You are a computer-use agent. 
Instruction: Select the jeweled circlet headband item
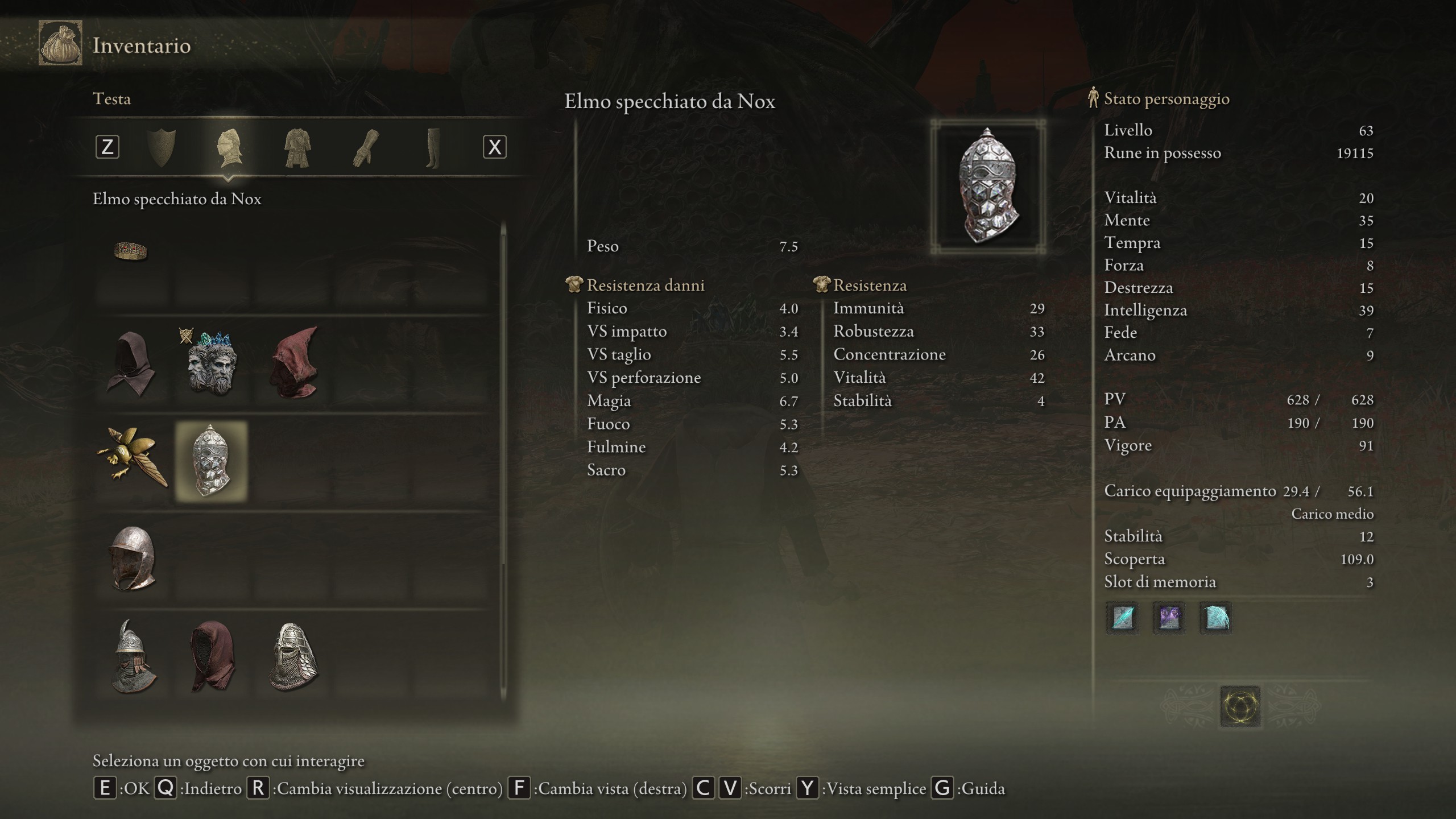tap(131, 251)
